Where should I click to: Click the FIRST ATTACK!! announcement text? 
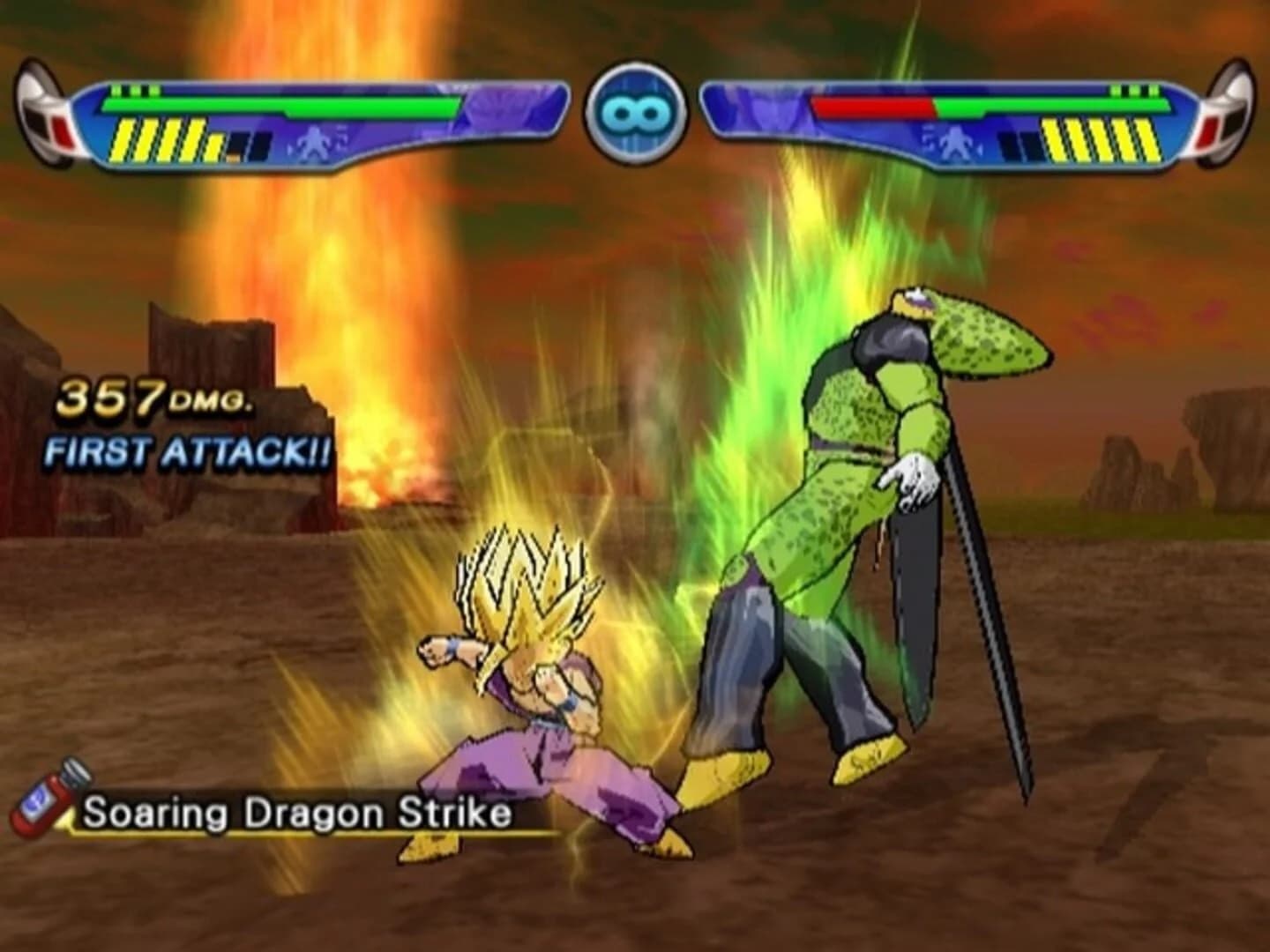pos(187,452)
